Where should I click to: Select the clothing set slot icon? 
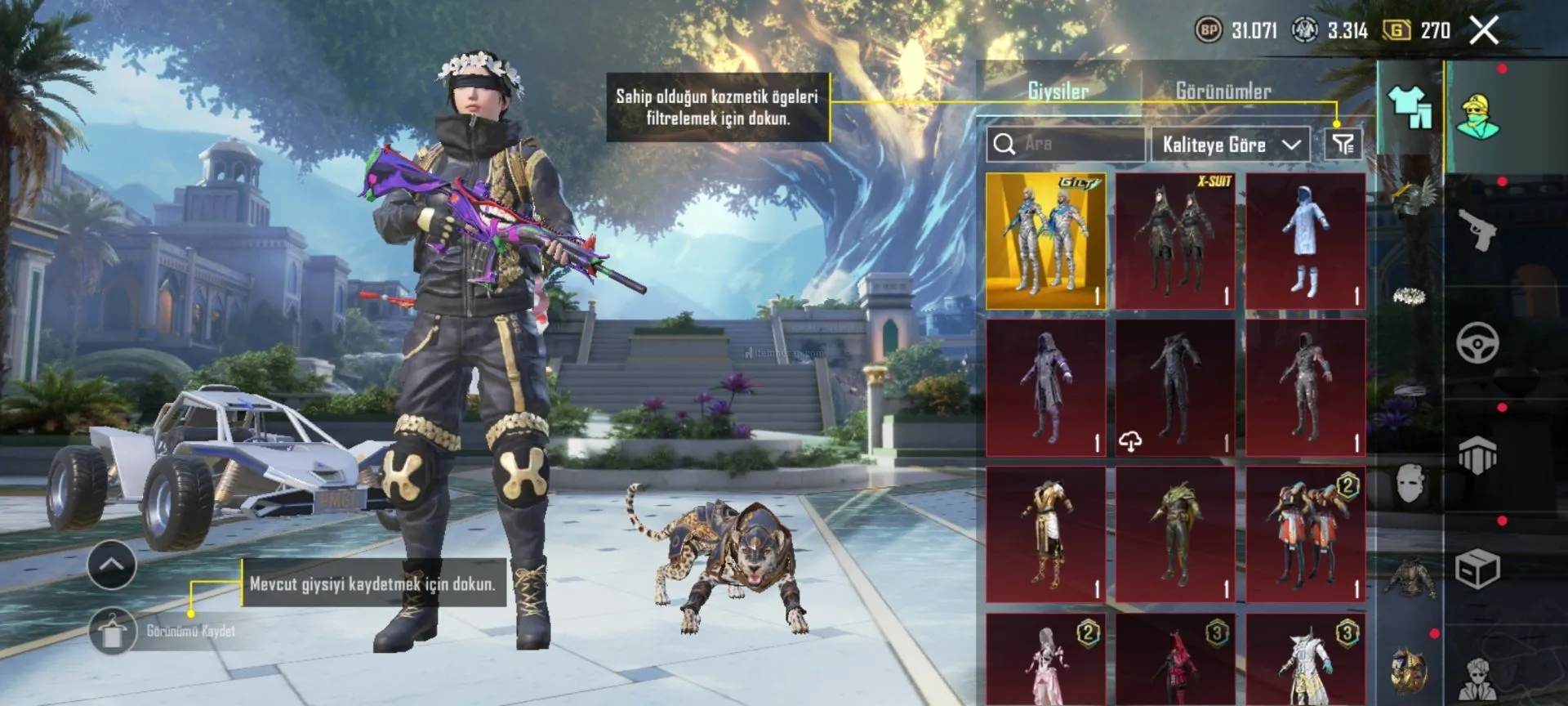(x=1410, y=107)
